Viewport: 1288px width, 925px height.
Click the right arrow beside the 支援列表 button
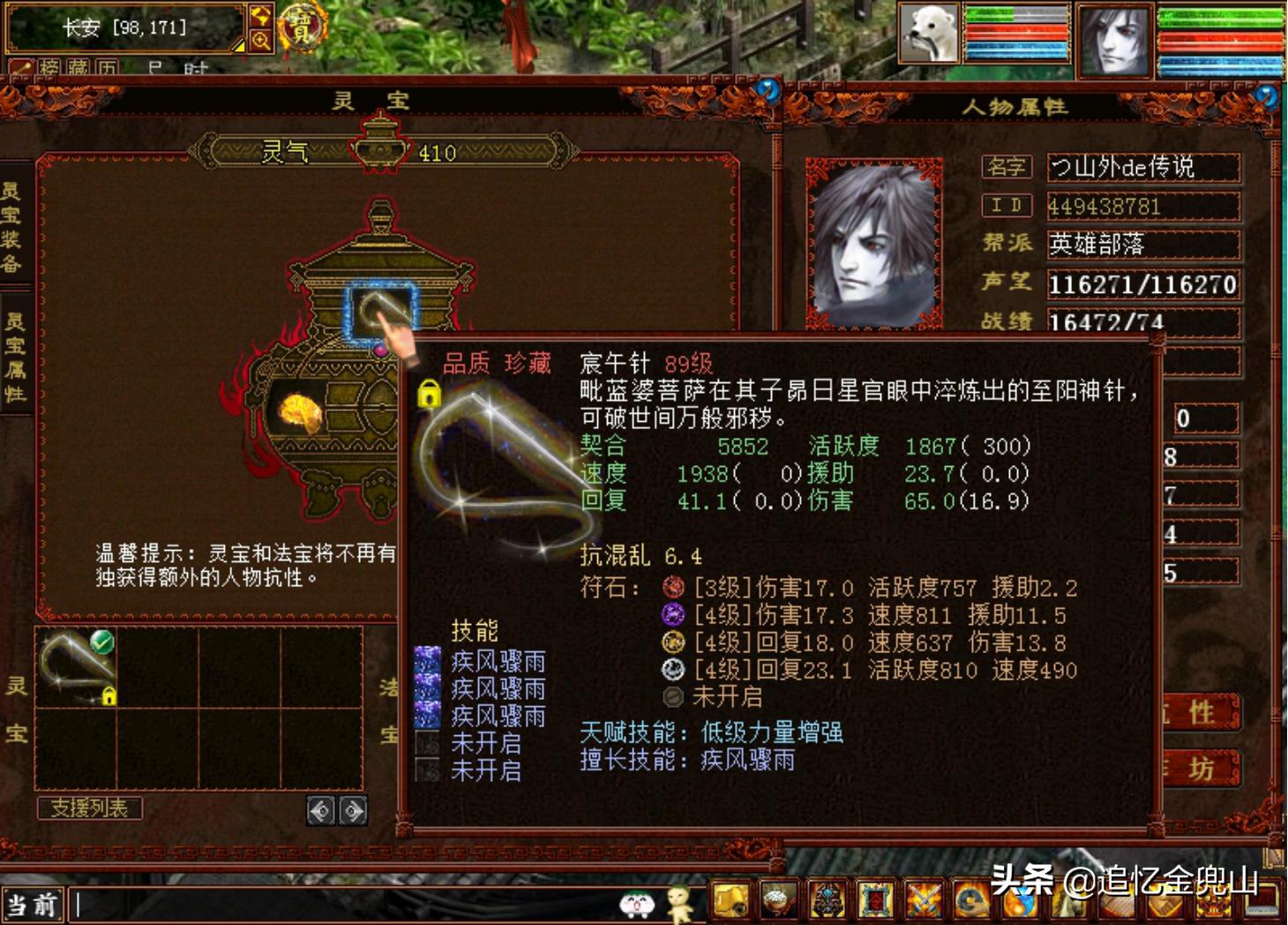353,811
